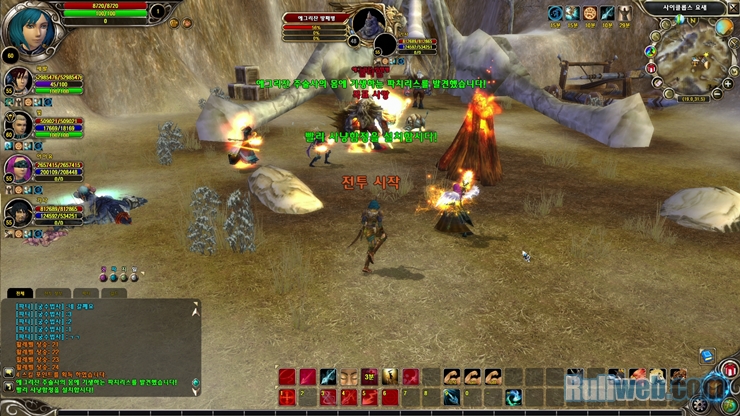Activate the blue swirl skill on lower hotbar
This screenshot has height=416, width=740.
514,397
